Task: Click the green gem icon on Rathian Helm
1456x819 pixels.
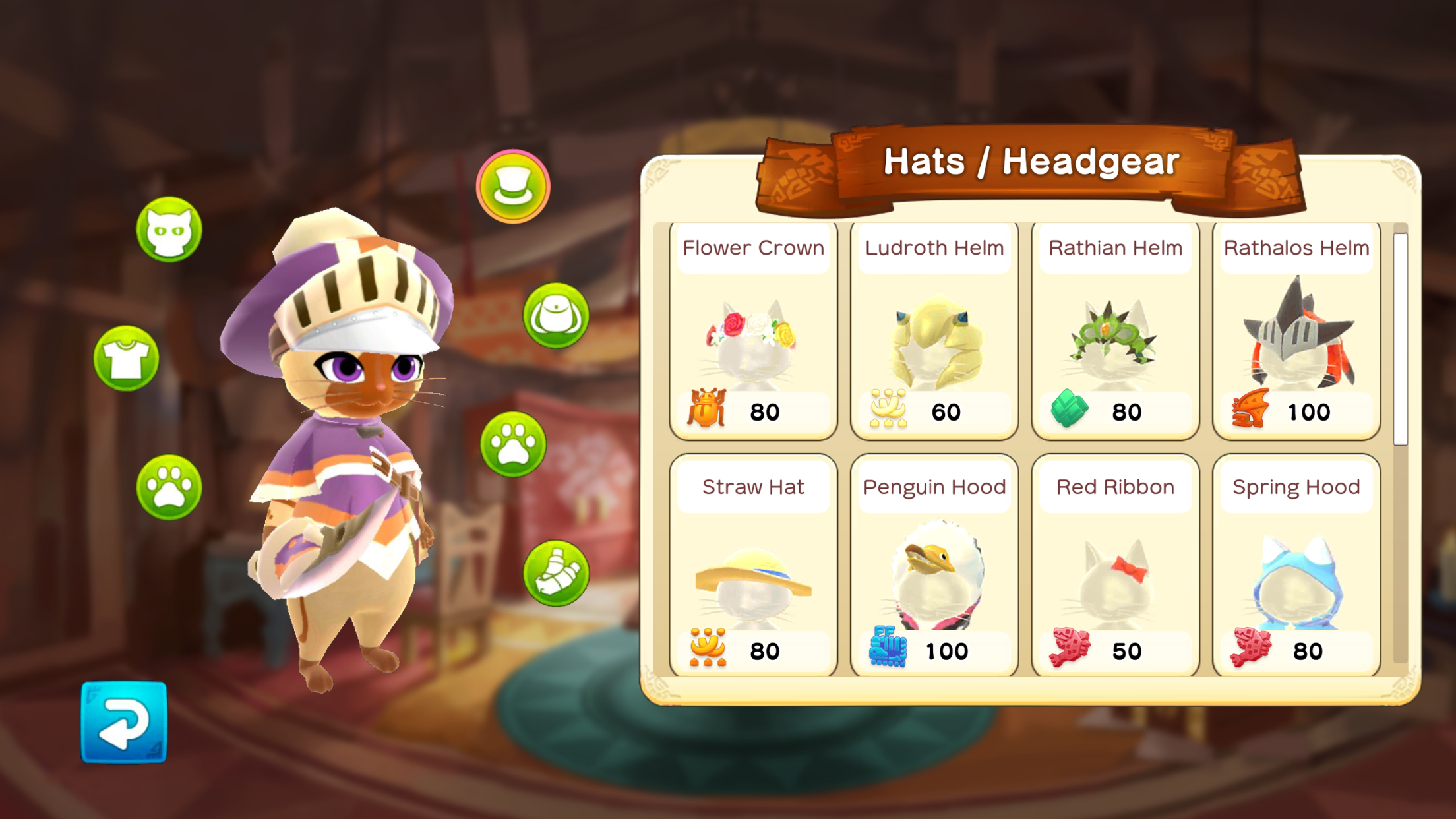Action: coord(1068,410)
